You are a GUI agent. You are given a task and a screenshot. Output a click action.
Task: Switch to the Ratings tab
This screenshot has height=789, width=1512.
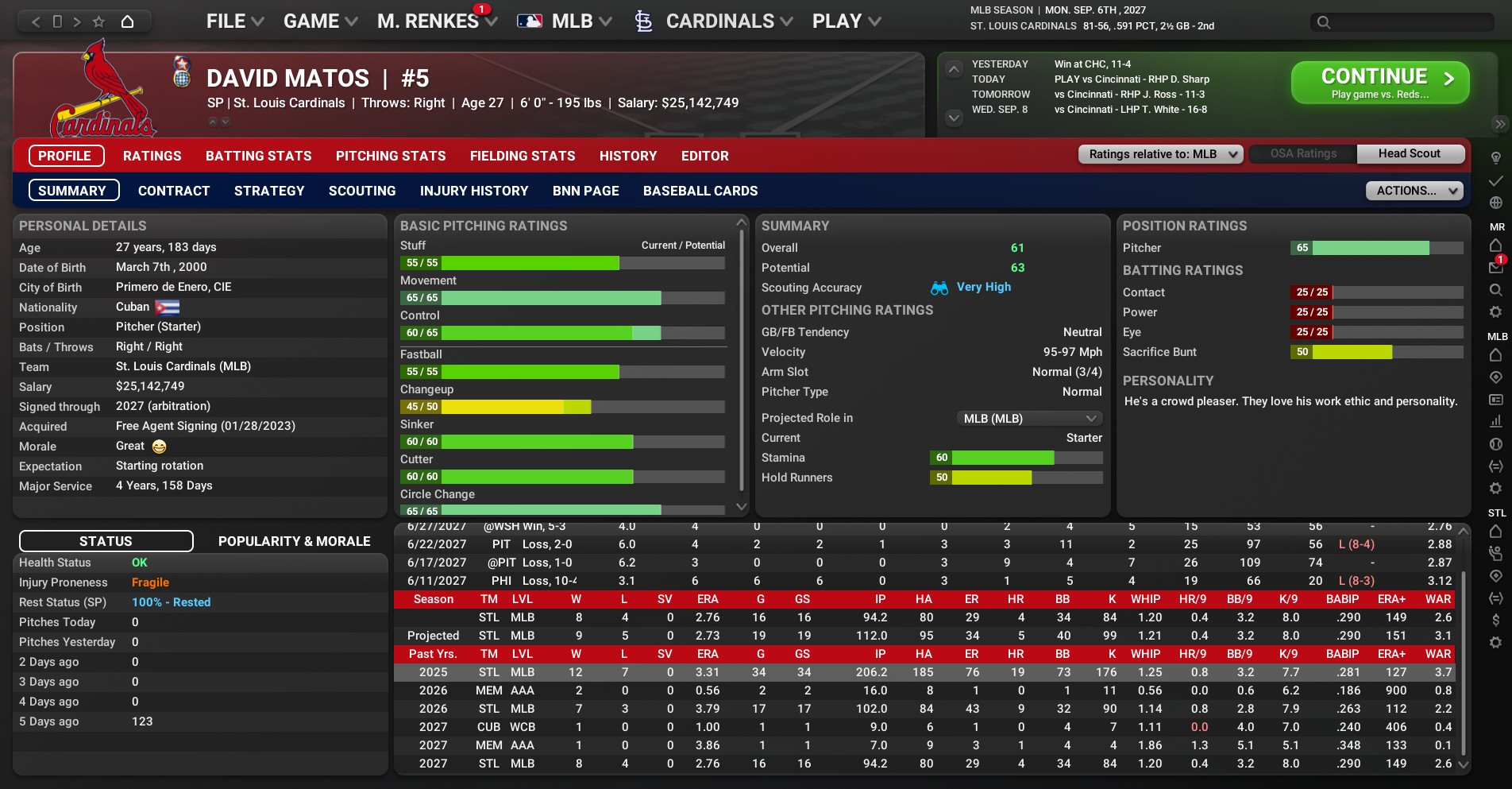point(152,156)
